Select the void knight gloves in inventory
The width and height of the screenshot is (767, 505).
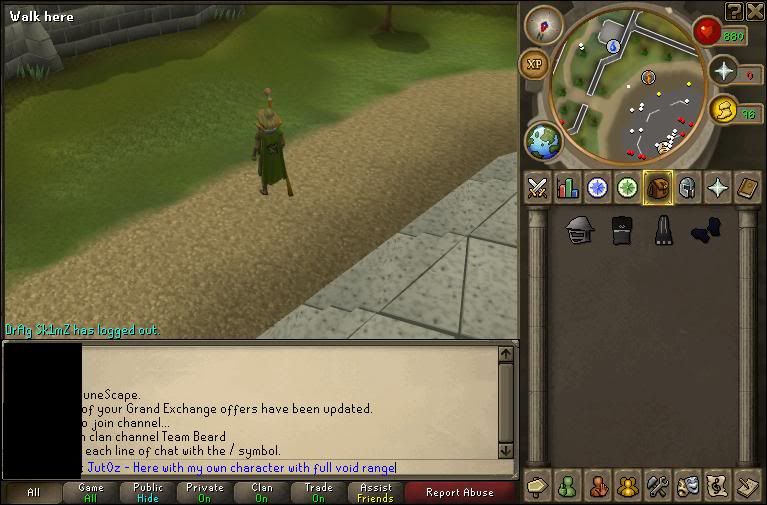(704, 230)
